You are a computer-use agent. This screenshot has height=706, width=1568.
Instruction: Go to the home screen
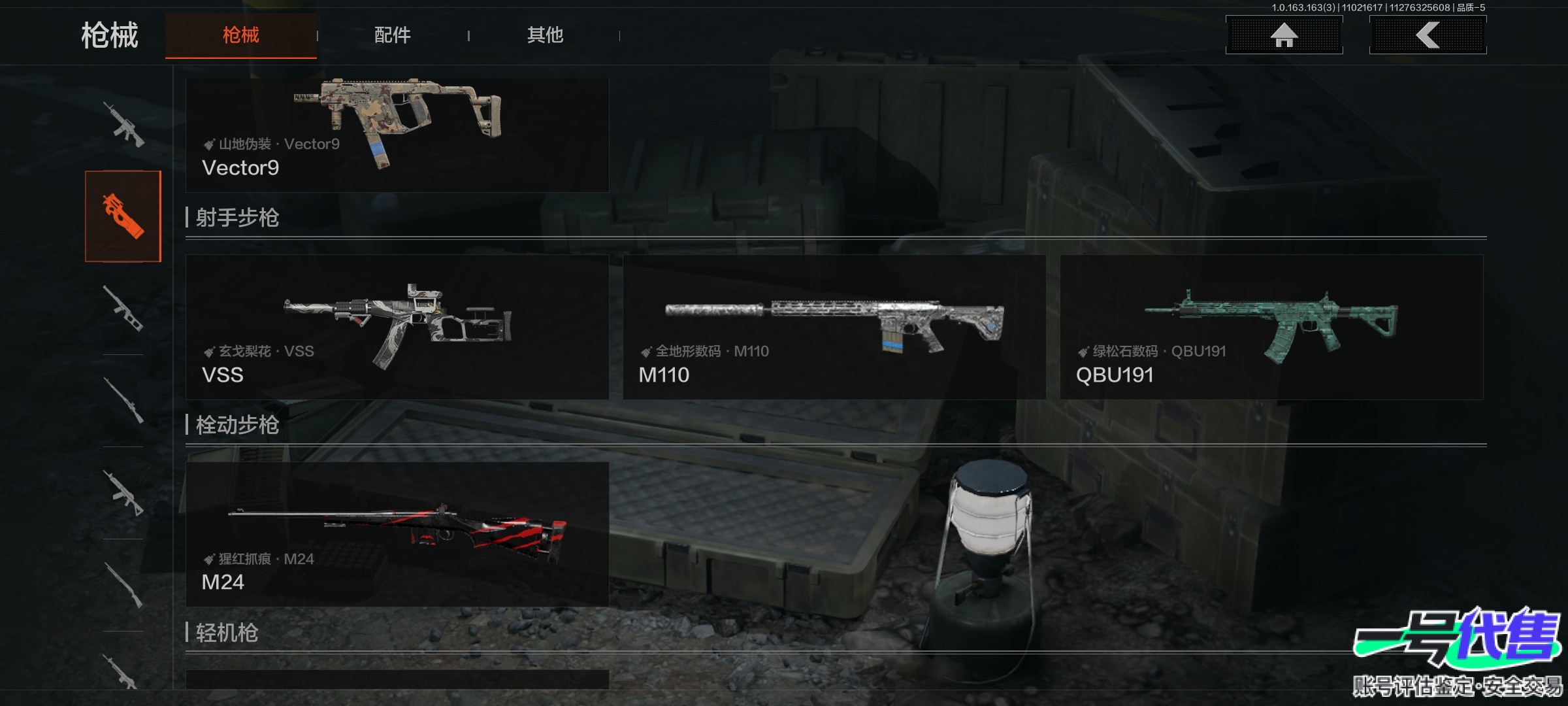click(x=1284, y=35)
